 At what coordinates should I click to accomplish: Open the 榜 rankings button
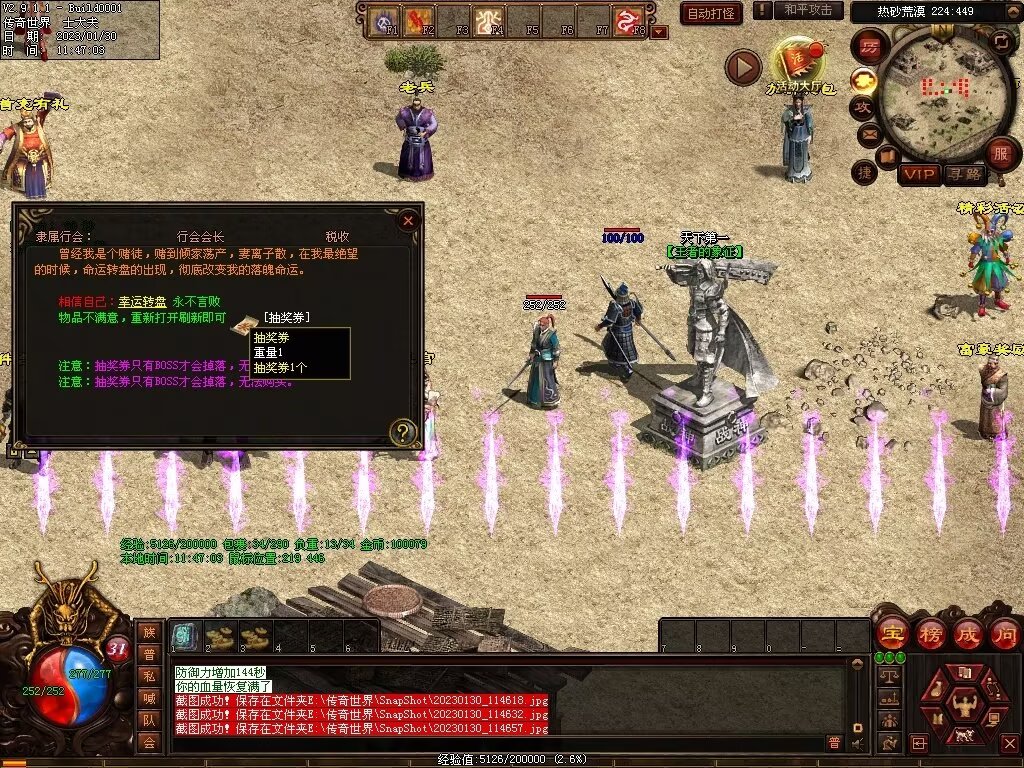point(929,633)
